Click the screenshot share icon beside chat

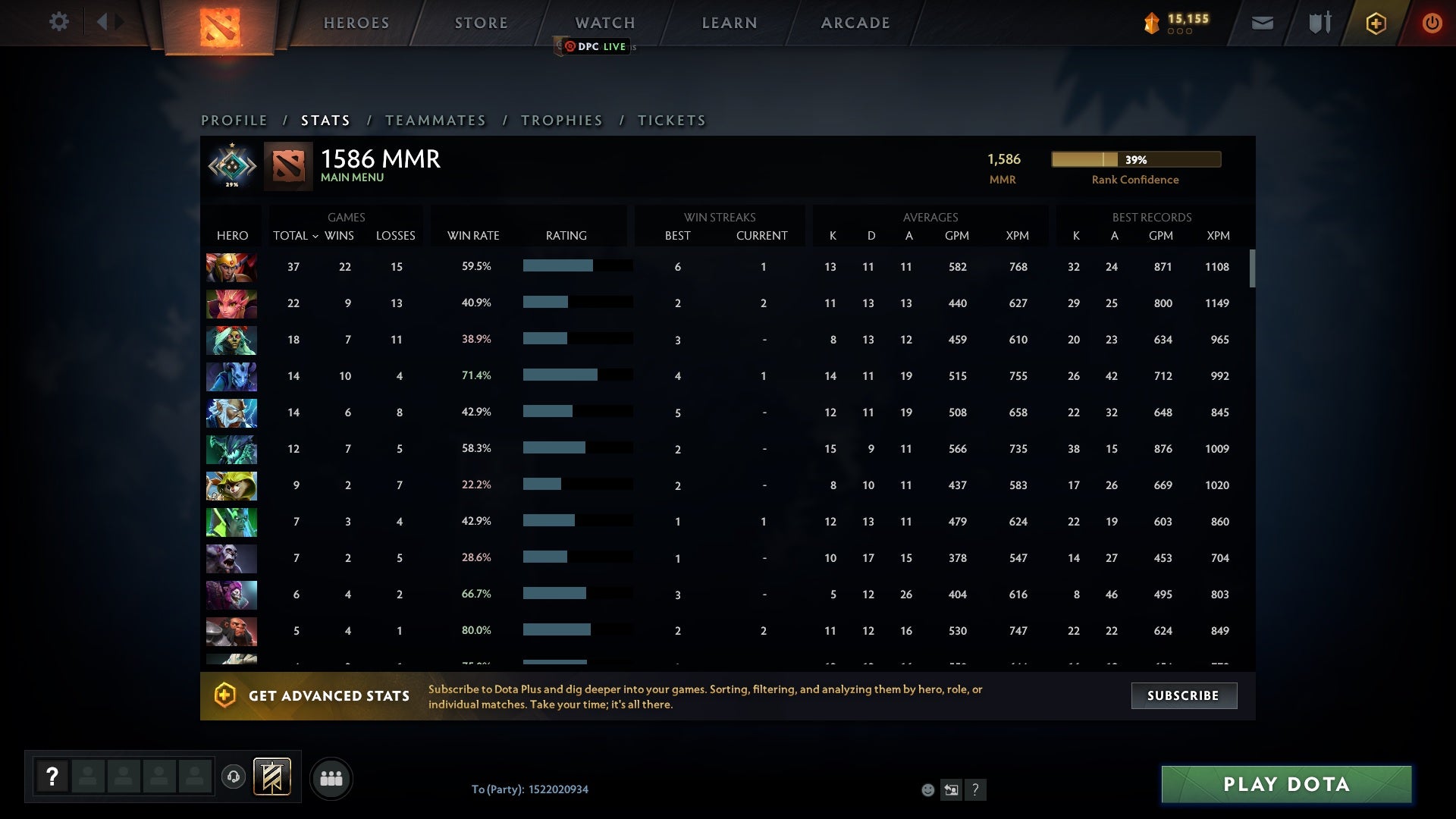952,790
